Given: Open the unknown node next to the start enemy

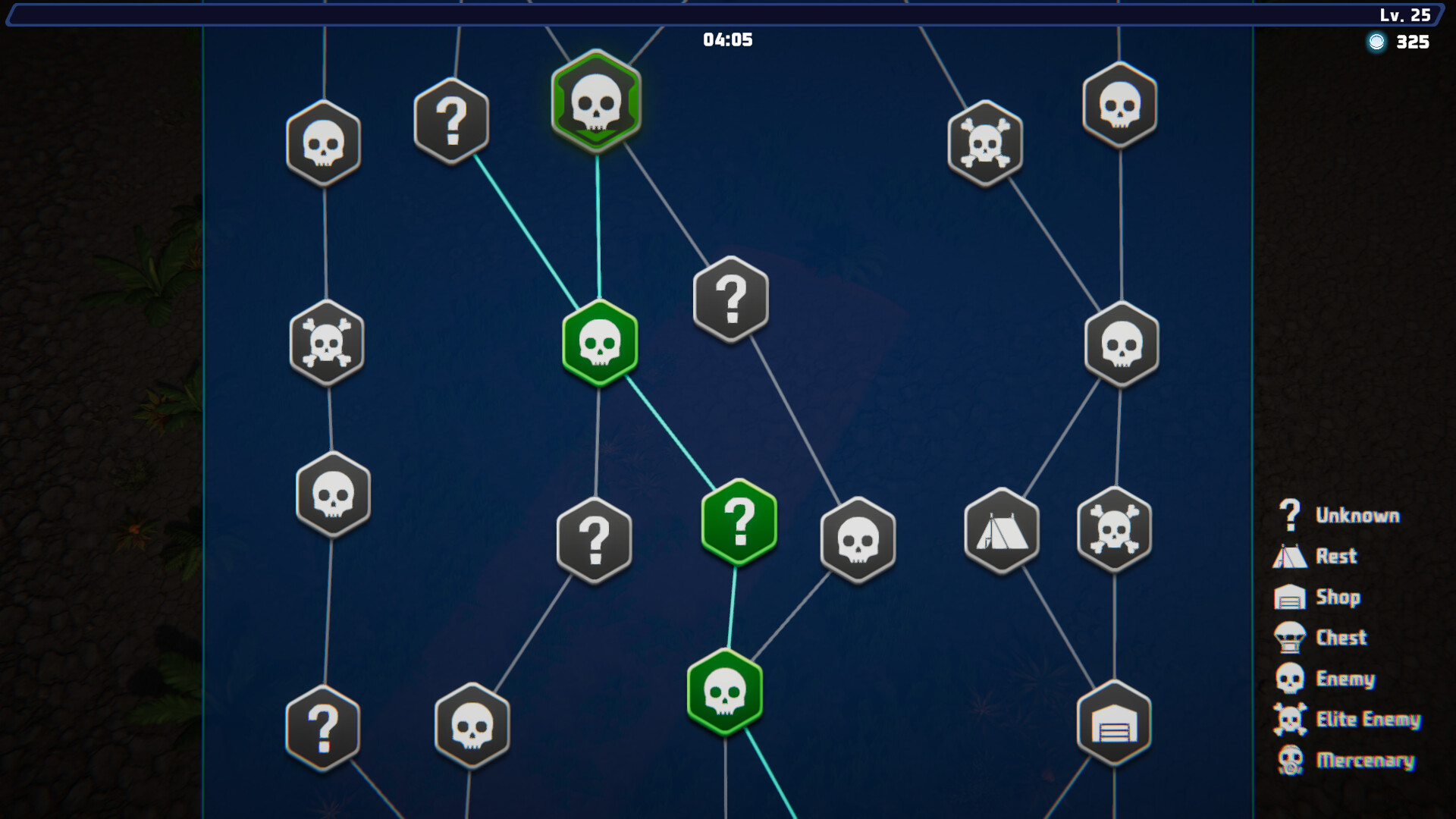Looking at the screenshot, I should pos(452,120).
